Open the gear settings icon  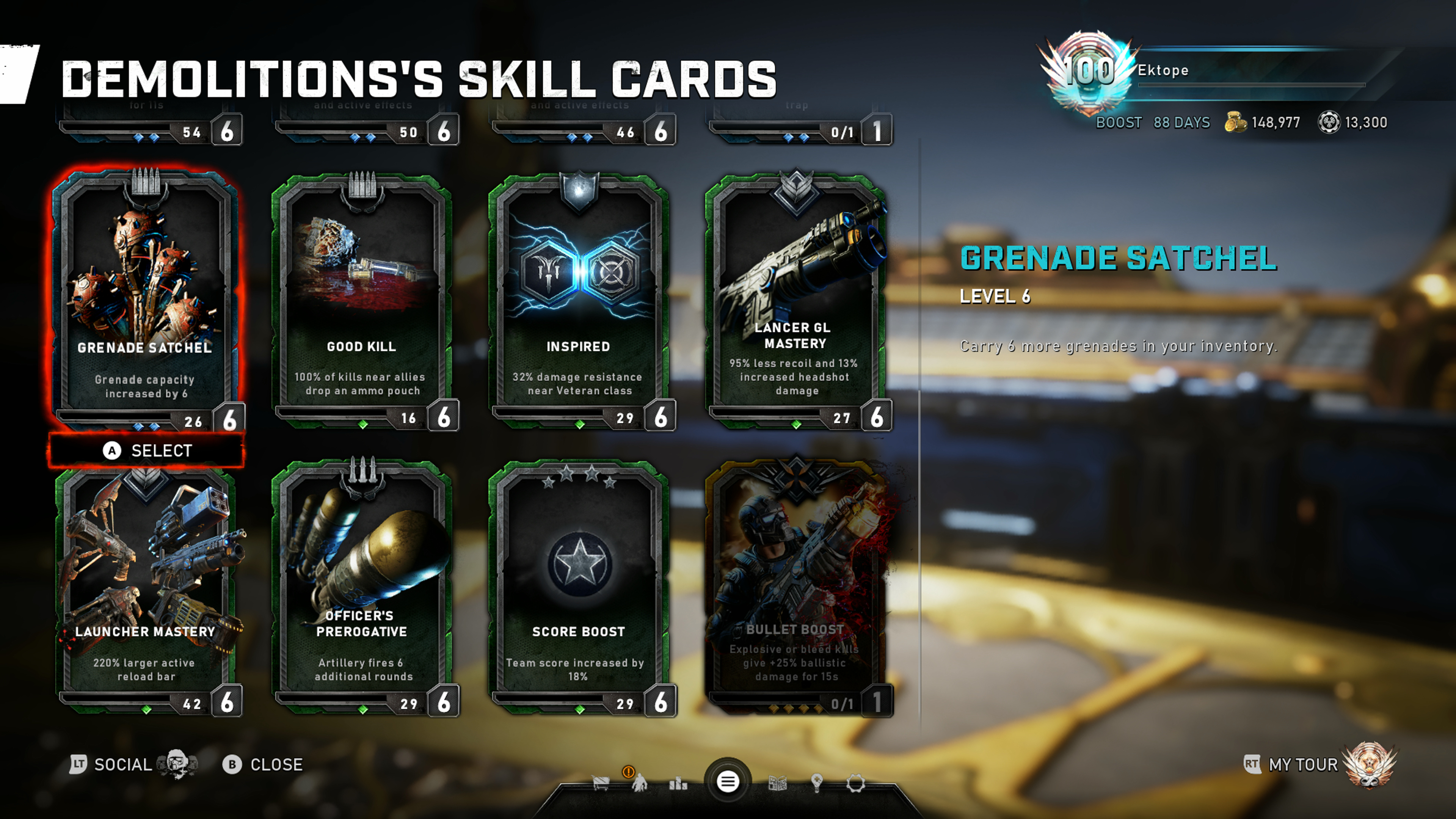(x=855, y=783)
